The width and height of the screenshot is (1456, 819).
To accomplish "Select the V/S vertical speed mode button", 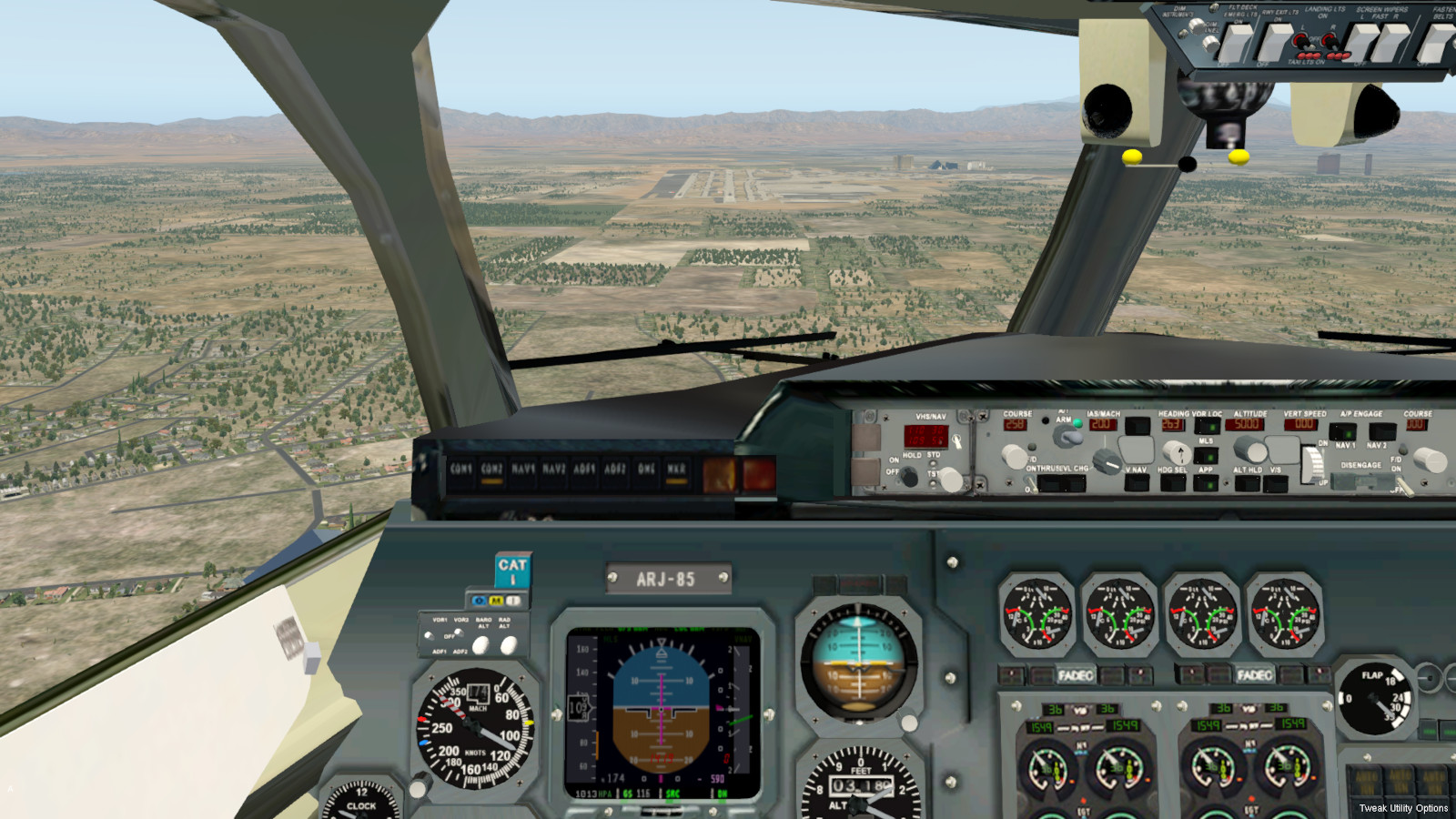I will pyautogui.click(x=1276, y=482).
